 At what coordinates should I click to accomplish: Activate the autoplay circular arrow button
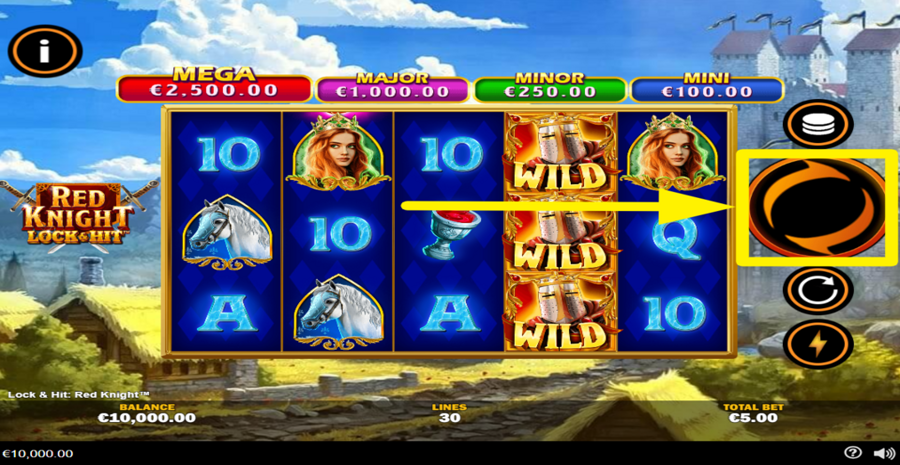[818, 291]
